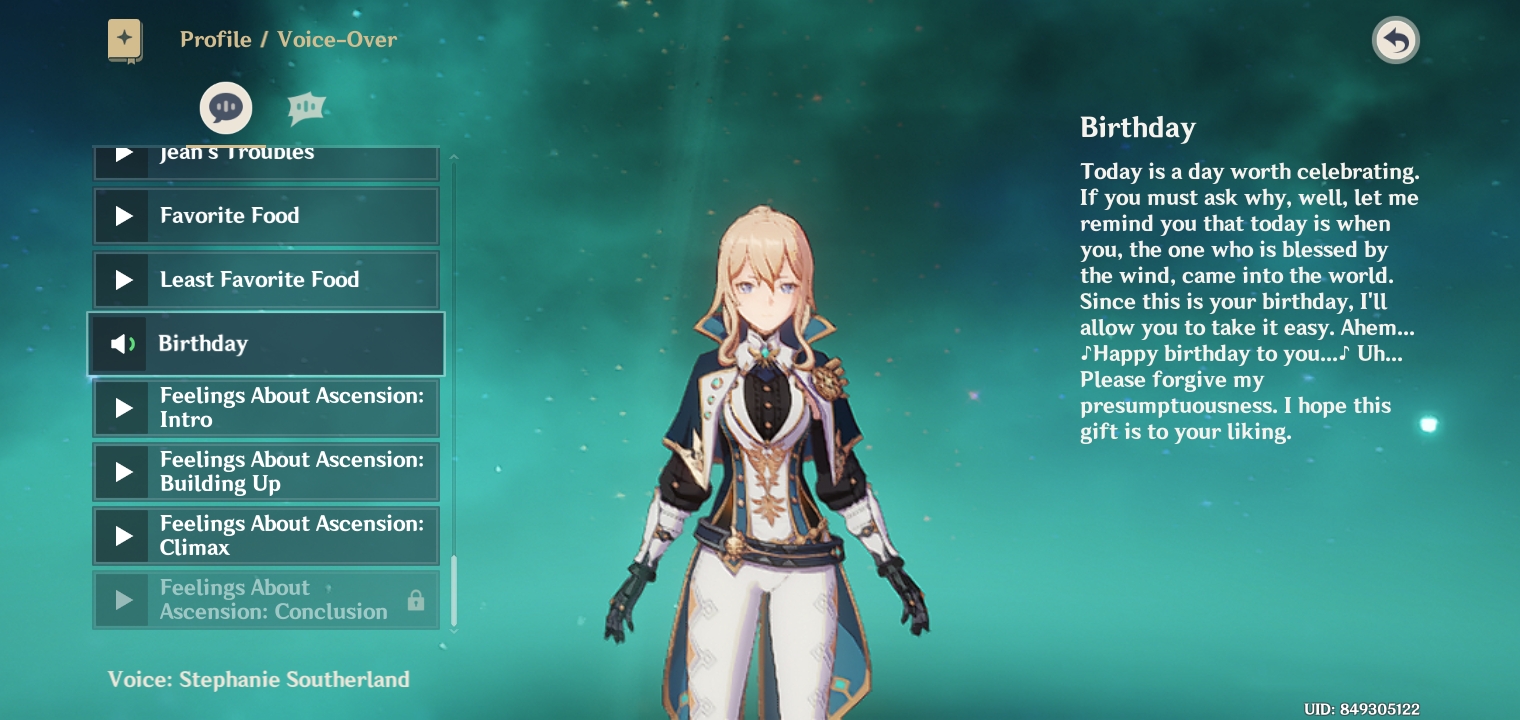The width and height of the screenshot is (1520, 720).
Task: Select locked Feelings About Ascension: Conclusion entry
Action: pyautogui.click(x=265, y=600)
